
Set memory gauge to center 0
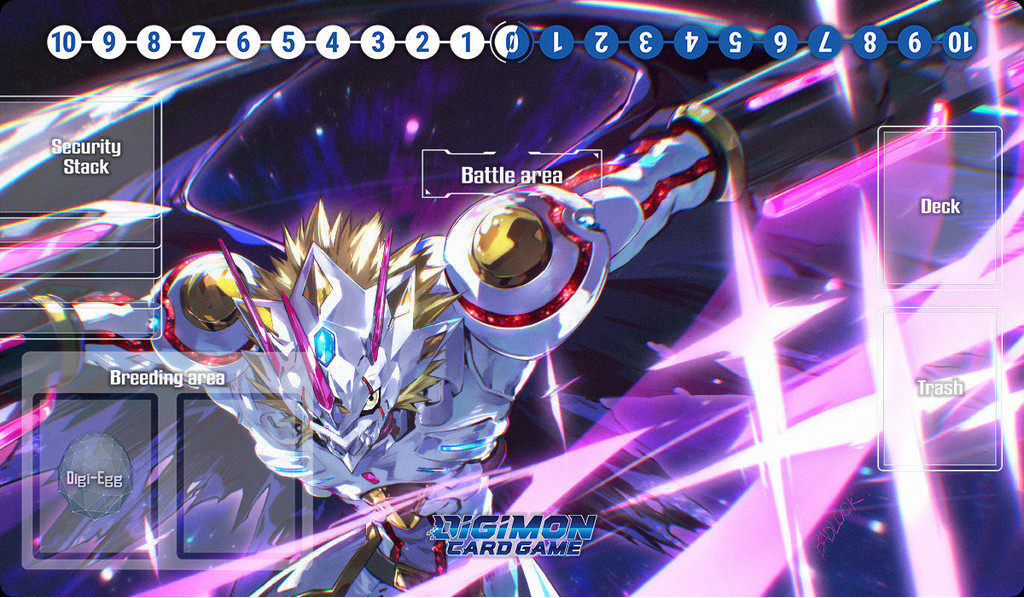pyautogui.click(x=512, y=43)
